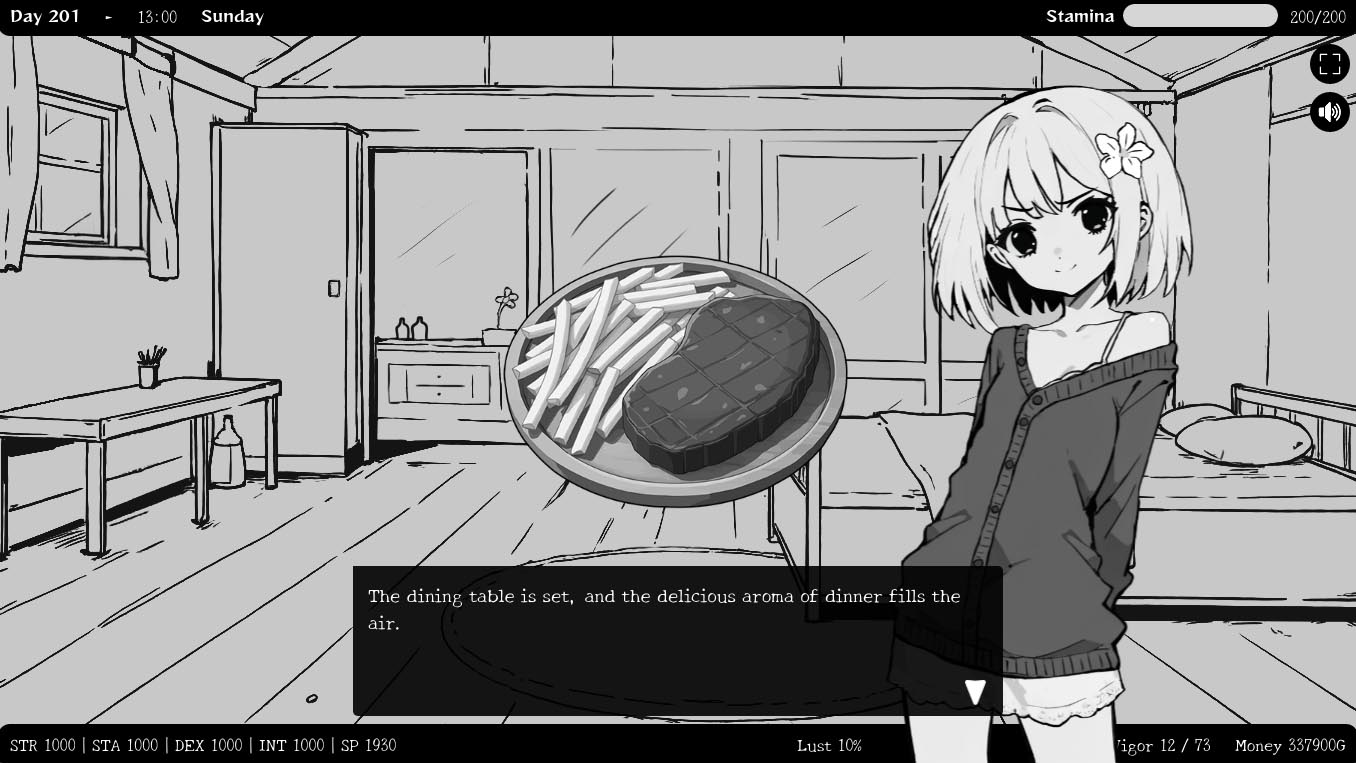Click the Vigor 12 / 73 display
The width and height of the screenshot is (1356, 763).
click(1162, 745)
